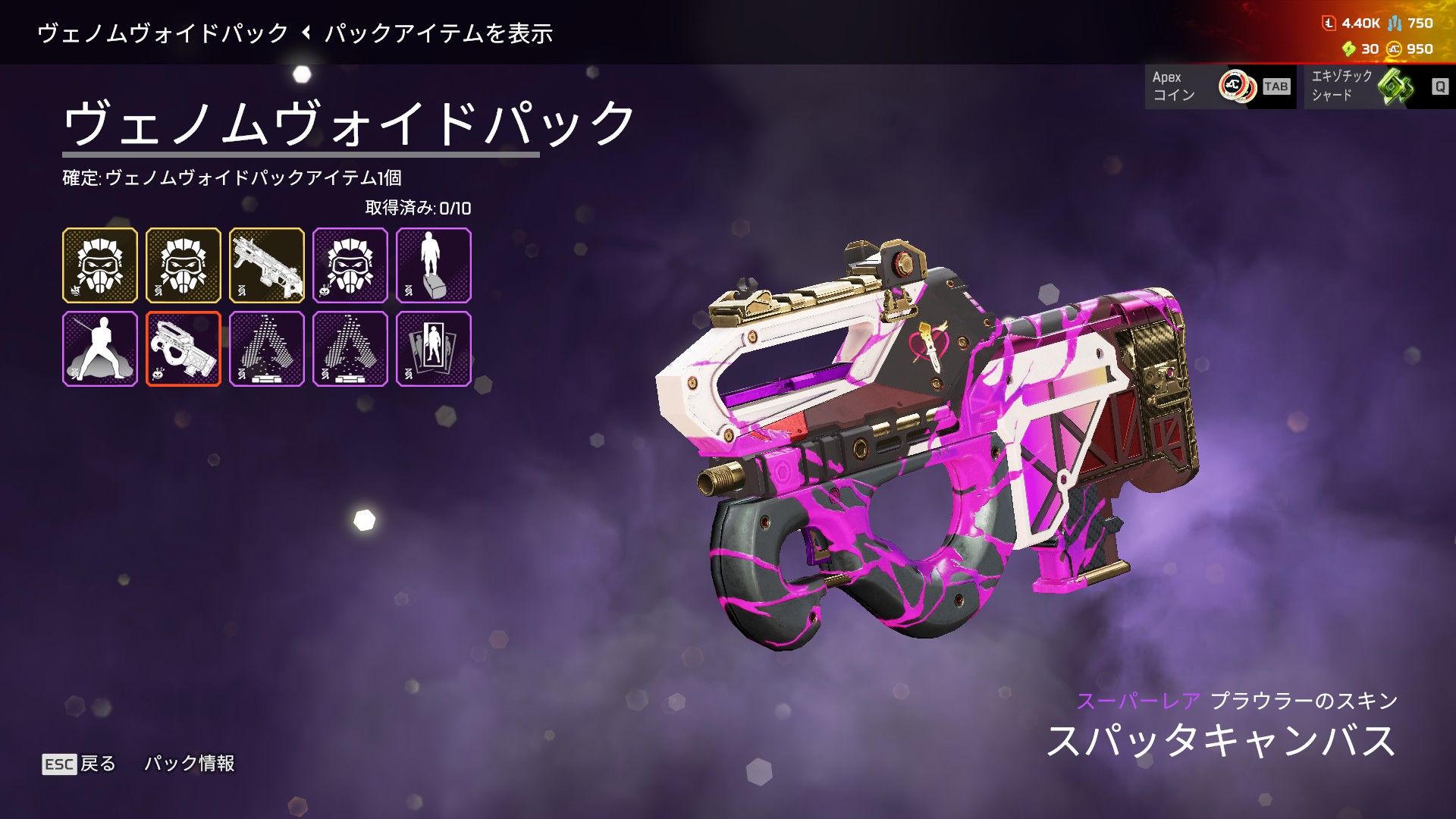Image resolution: width=1456 pixels, height=819 pixels.
Task: Choose the purple-bordered mask legend skin tile
Action: coord(350,265)
